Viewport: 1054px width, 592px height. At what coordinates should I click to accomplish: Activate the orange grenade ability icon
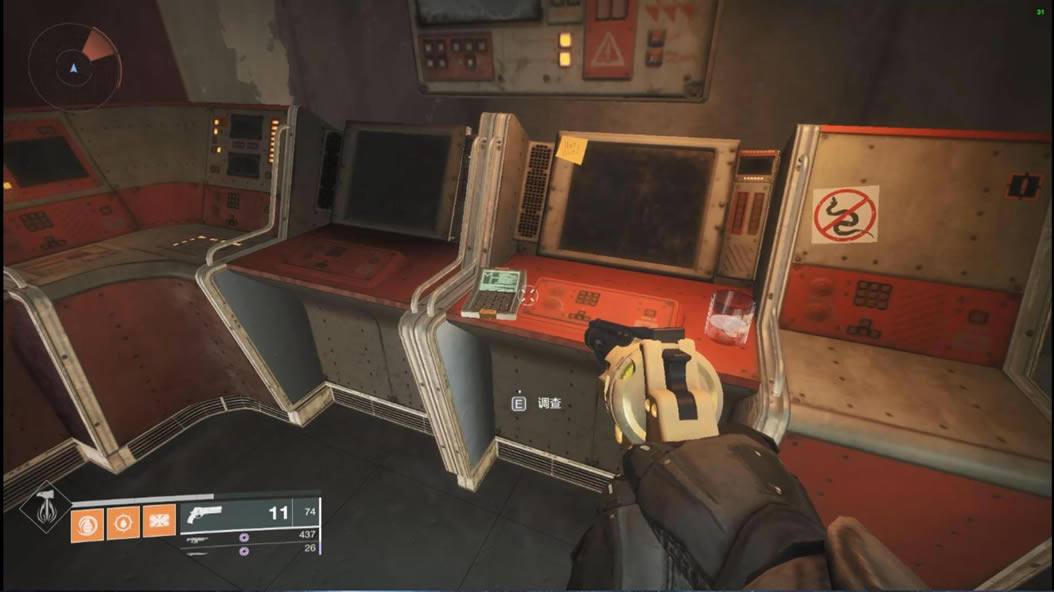[x=88, y=521]
